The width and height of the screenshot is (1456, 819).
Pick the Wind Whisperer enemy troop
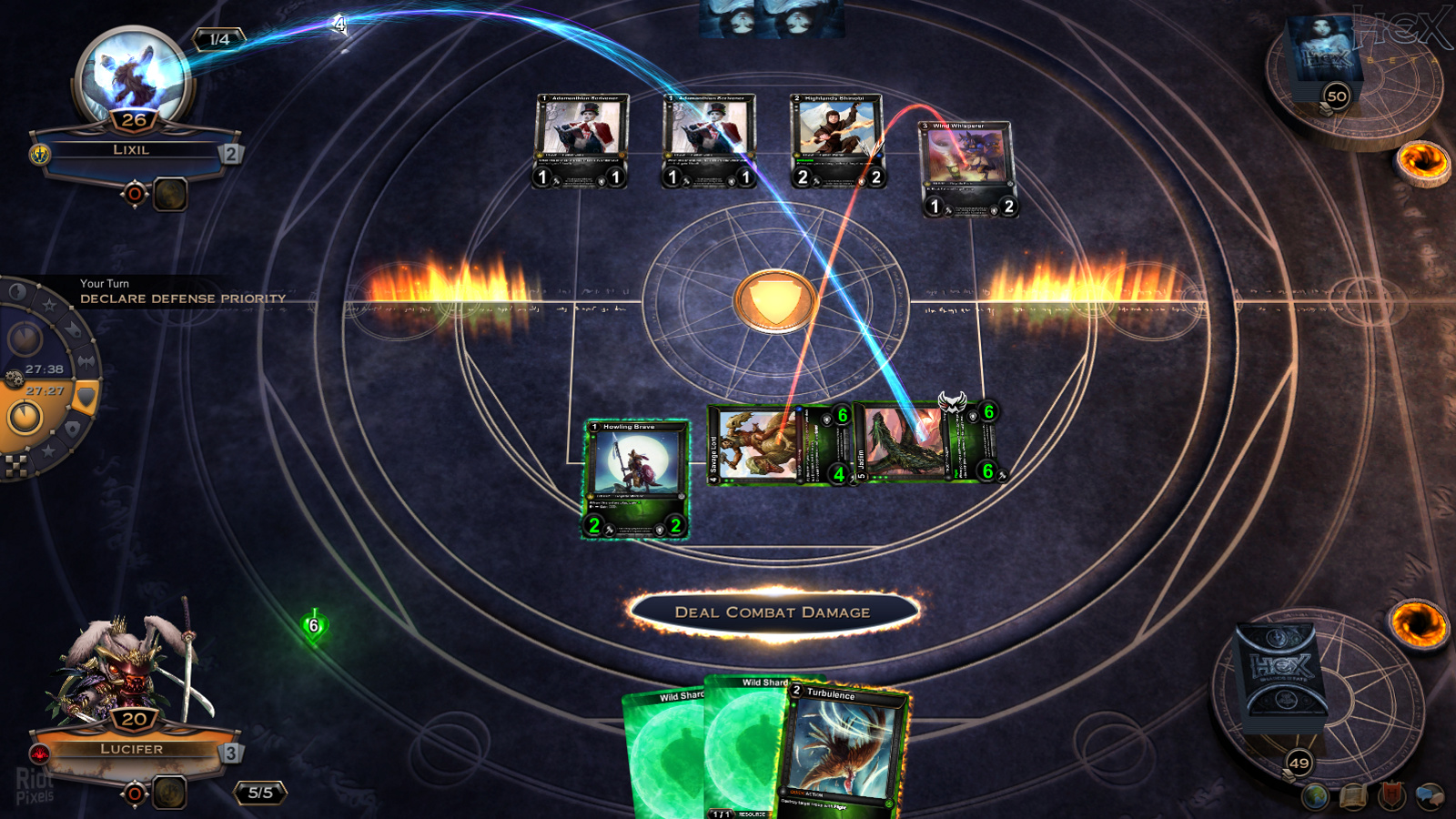click(967, 169)
